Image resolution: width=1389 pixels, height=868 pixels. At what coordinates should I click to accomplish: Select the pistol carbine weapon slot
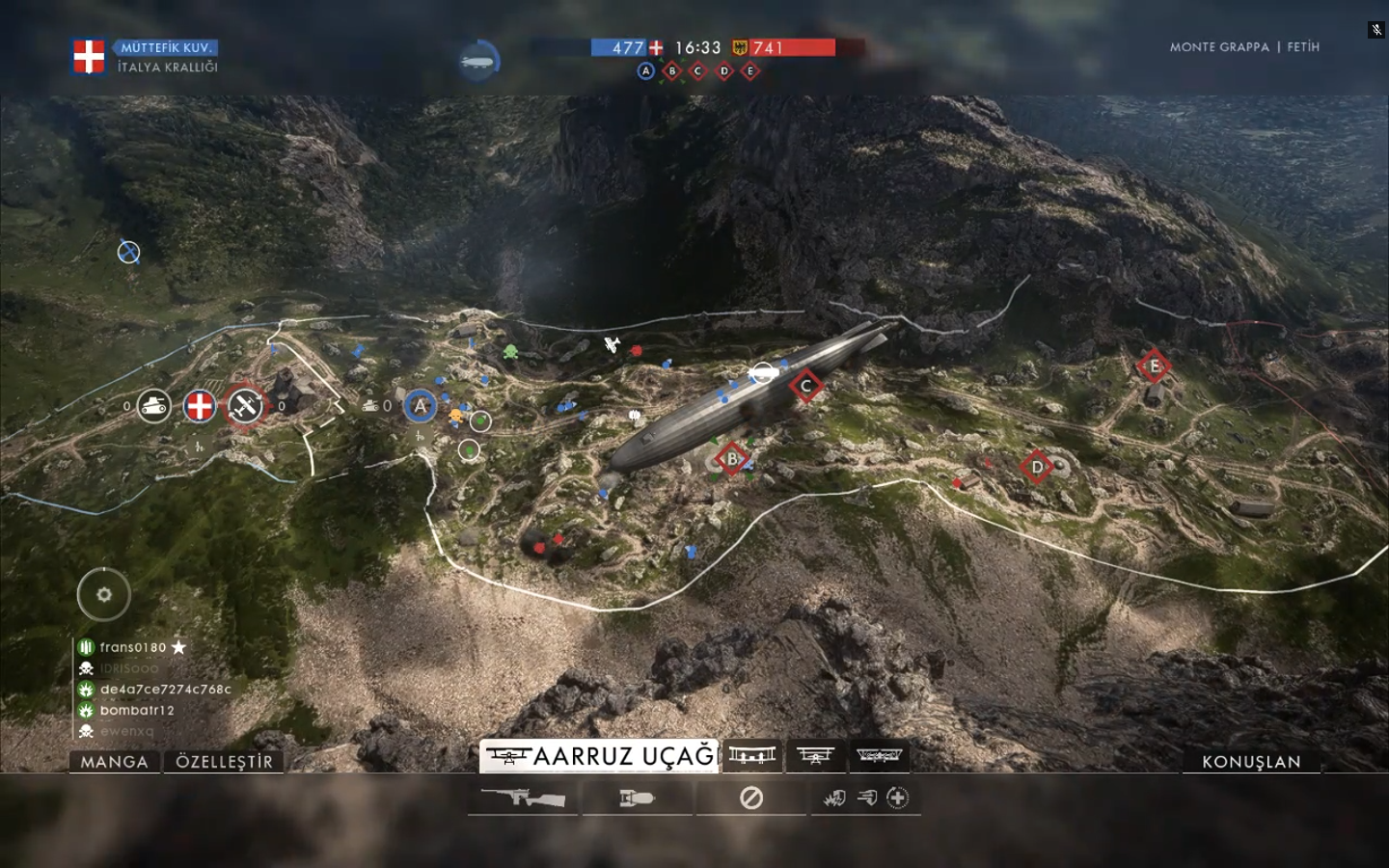click(523, 799)
